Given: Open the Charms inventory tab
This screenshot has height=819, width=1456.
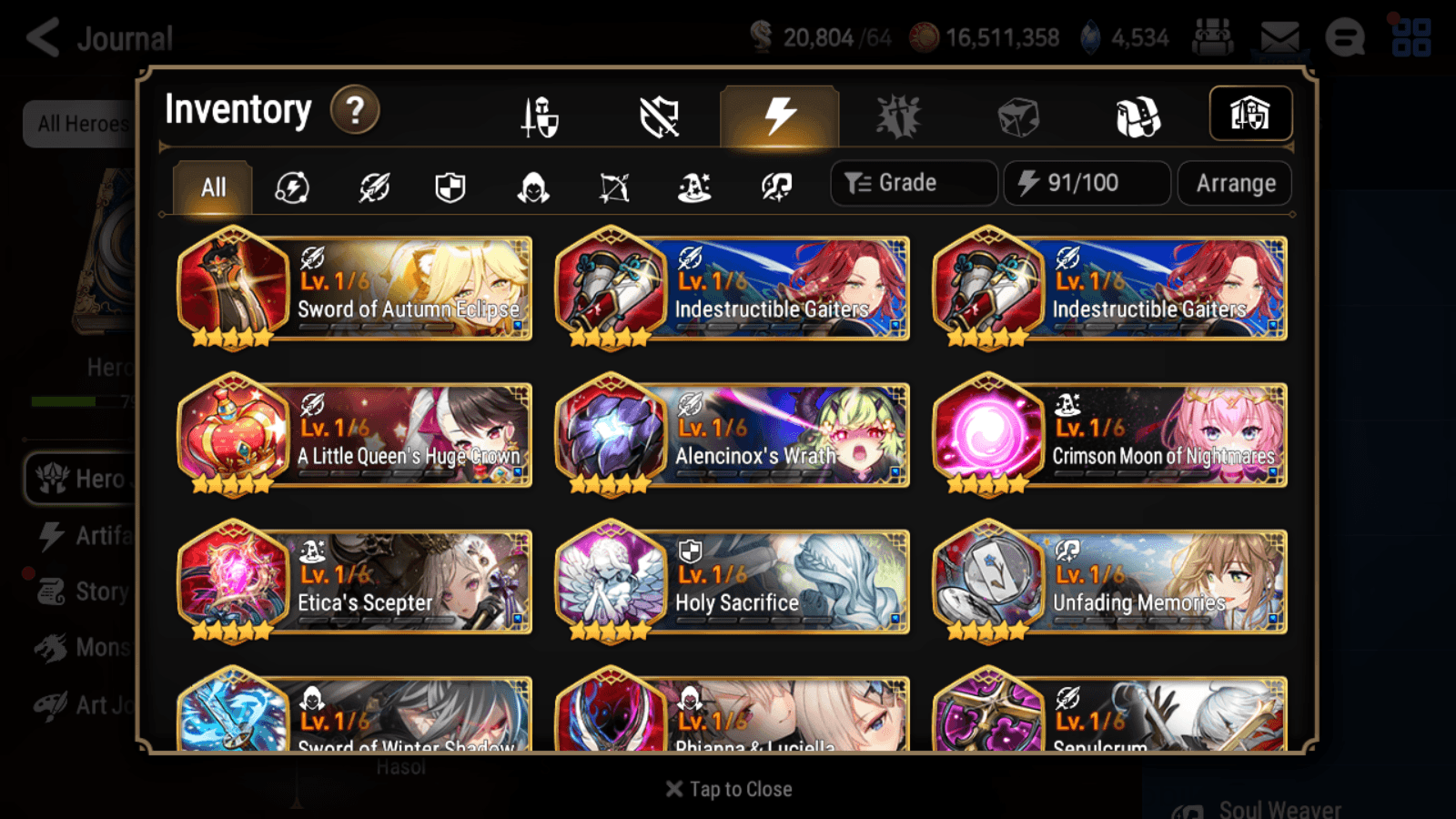Looking at the screenshot, I should (x=897, y=116).
